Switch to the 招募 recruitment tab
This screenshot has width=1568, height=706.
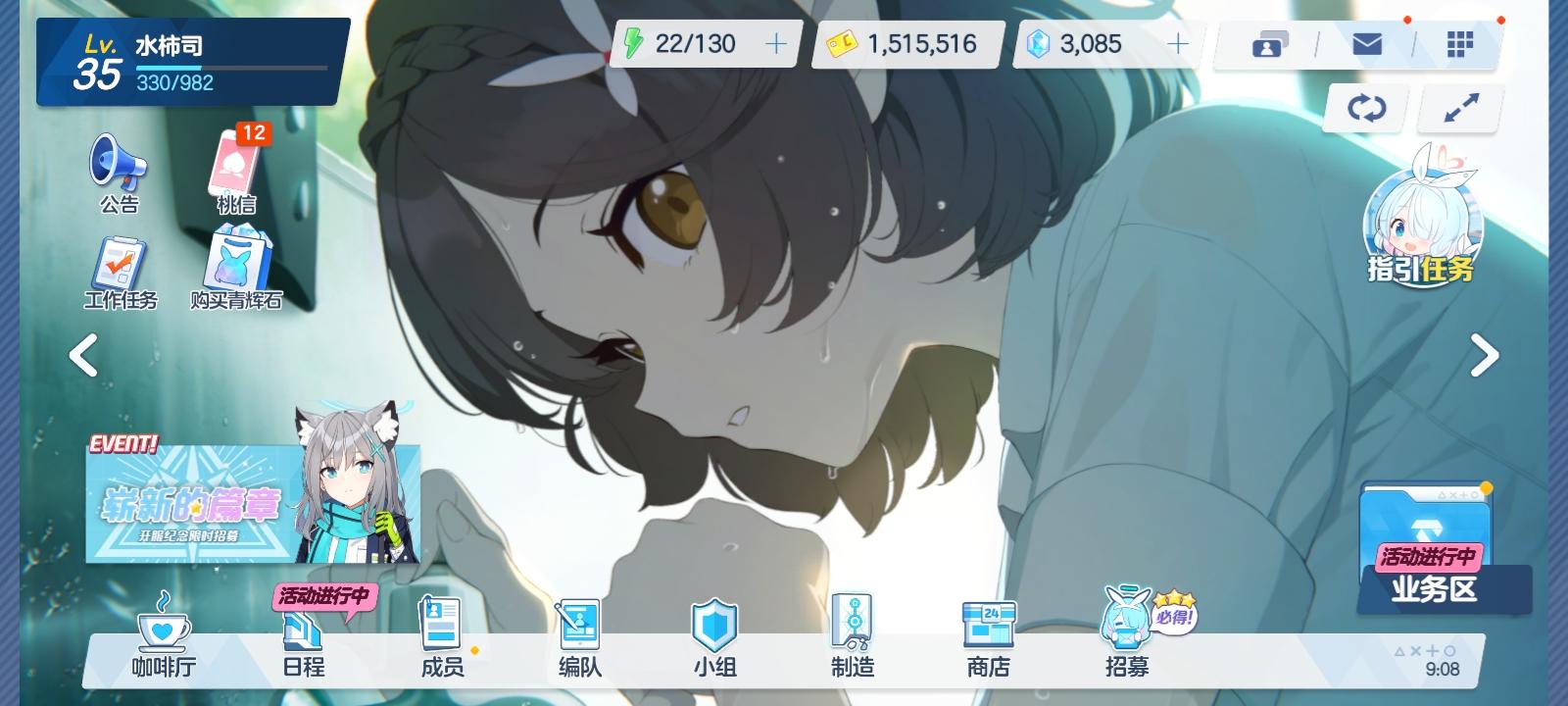coord(1127,637)
